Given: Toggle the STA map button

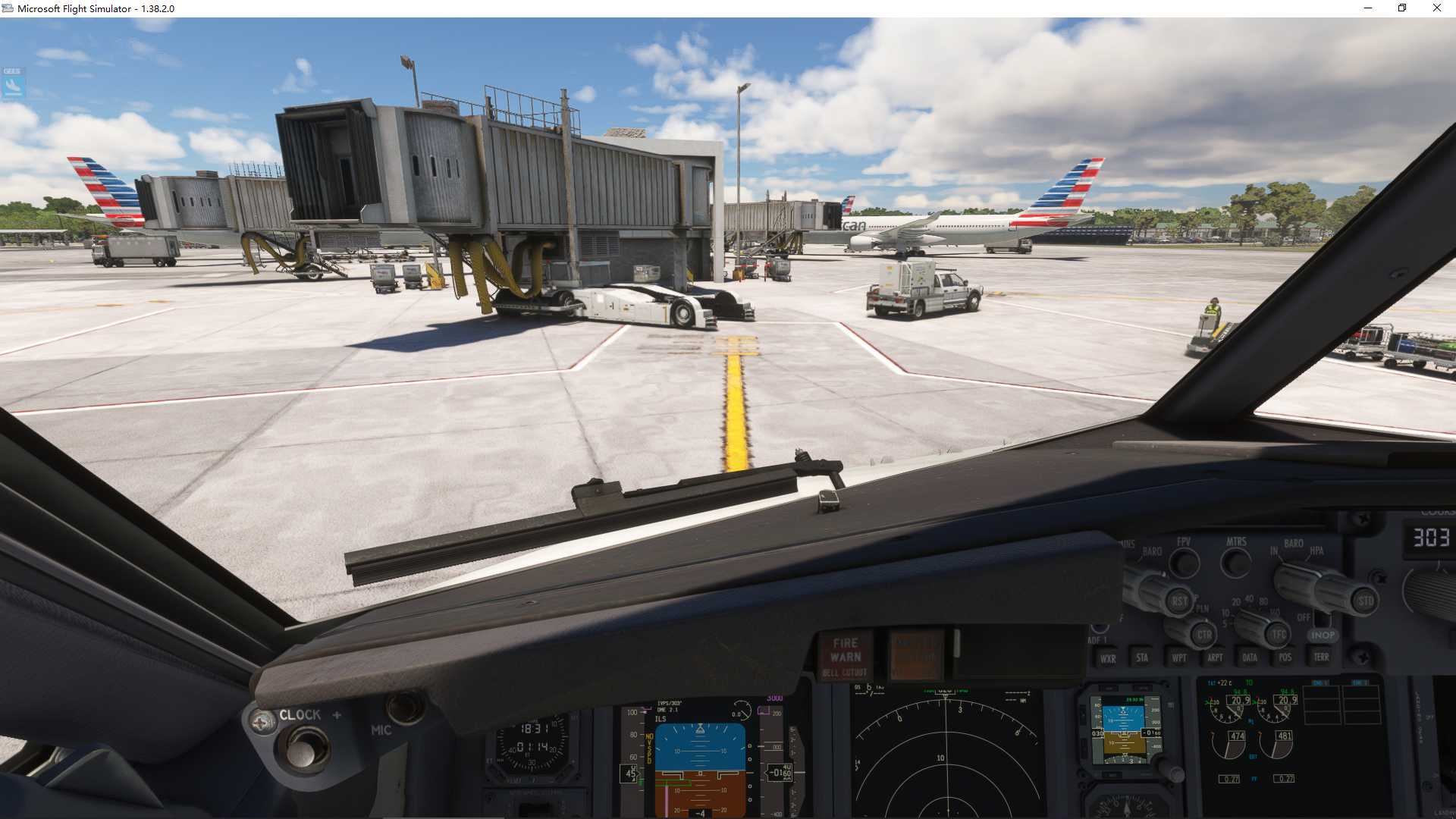Looking at the screenshot, I should click(x=1142, y=657).
